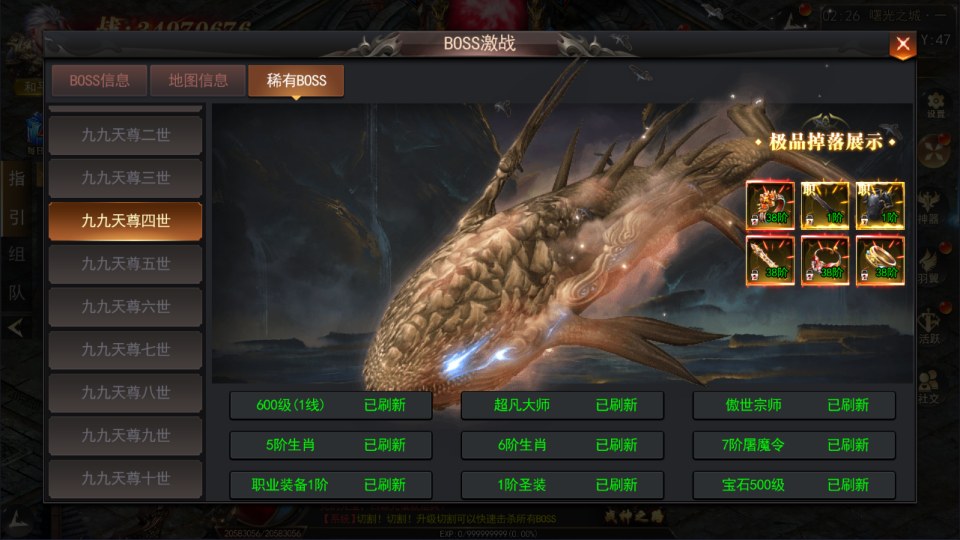Click the 600级(1线) refreshed boss row
The height and width of the screenshot is (540, 960).
[x=331, y=405]
